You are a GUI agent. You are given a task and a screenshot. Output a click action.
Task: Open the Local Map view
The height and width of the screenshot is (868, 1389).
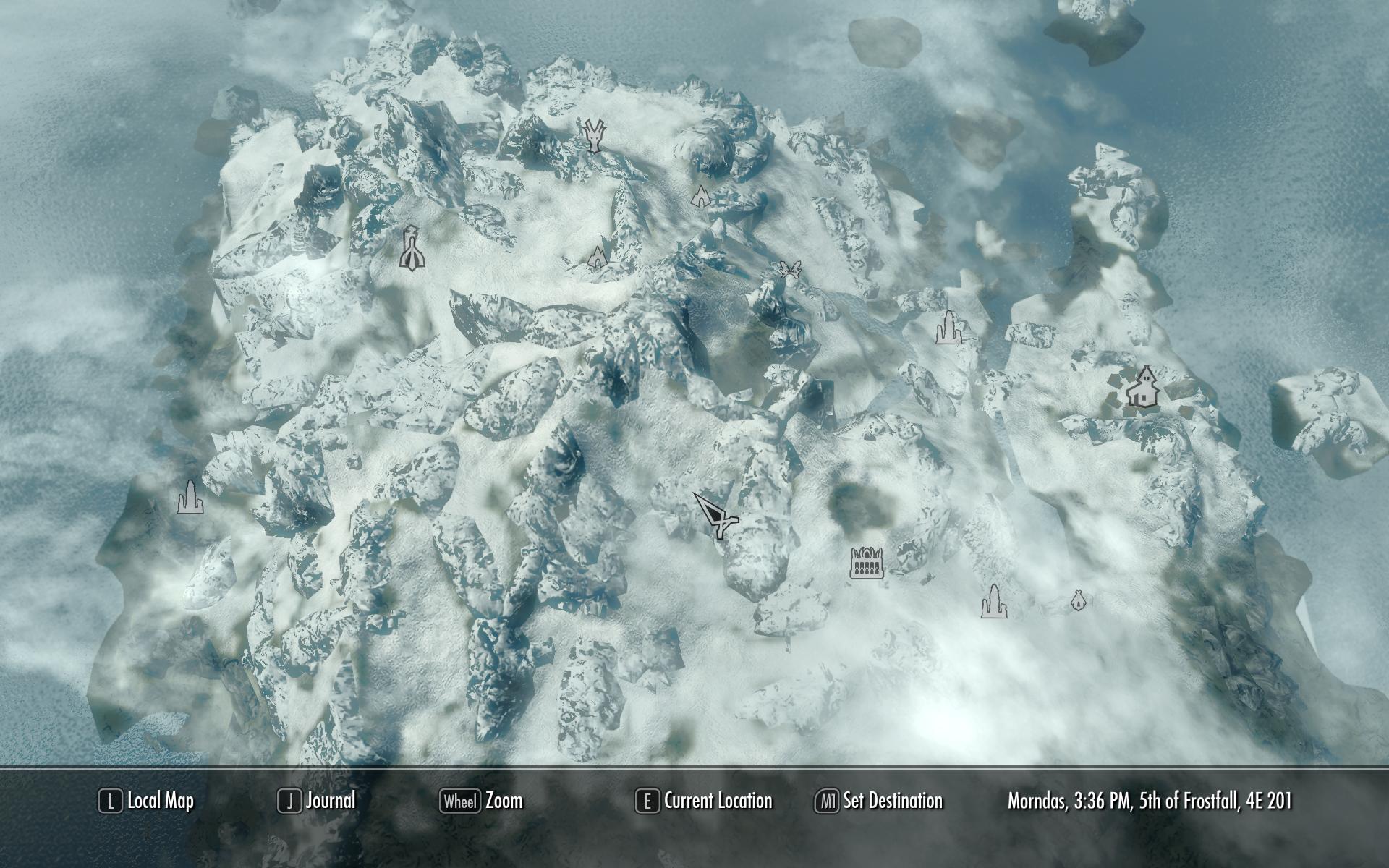pos(147,801)
